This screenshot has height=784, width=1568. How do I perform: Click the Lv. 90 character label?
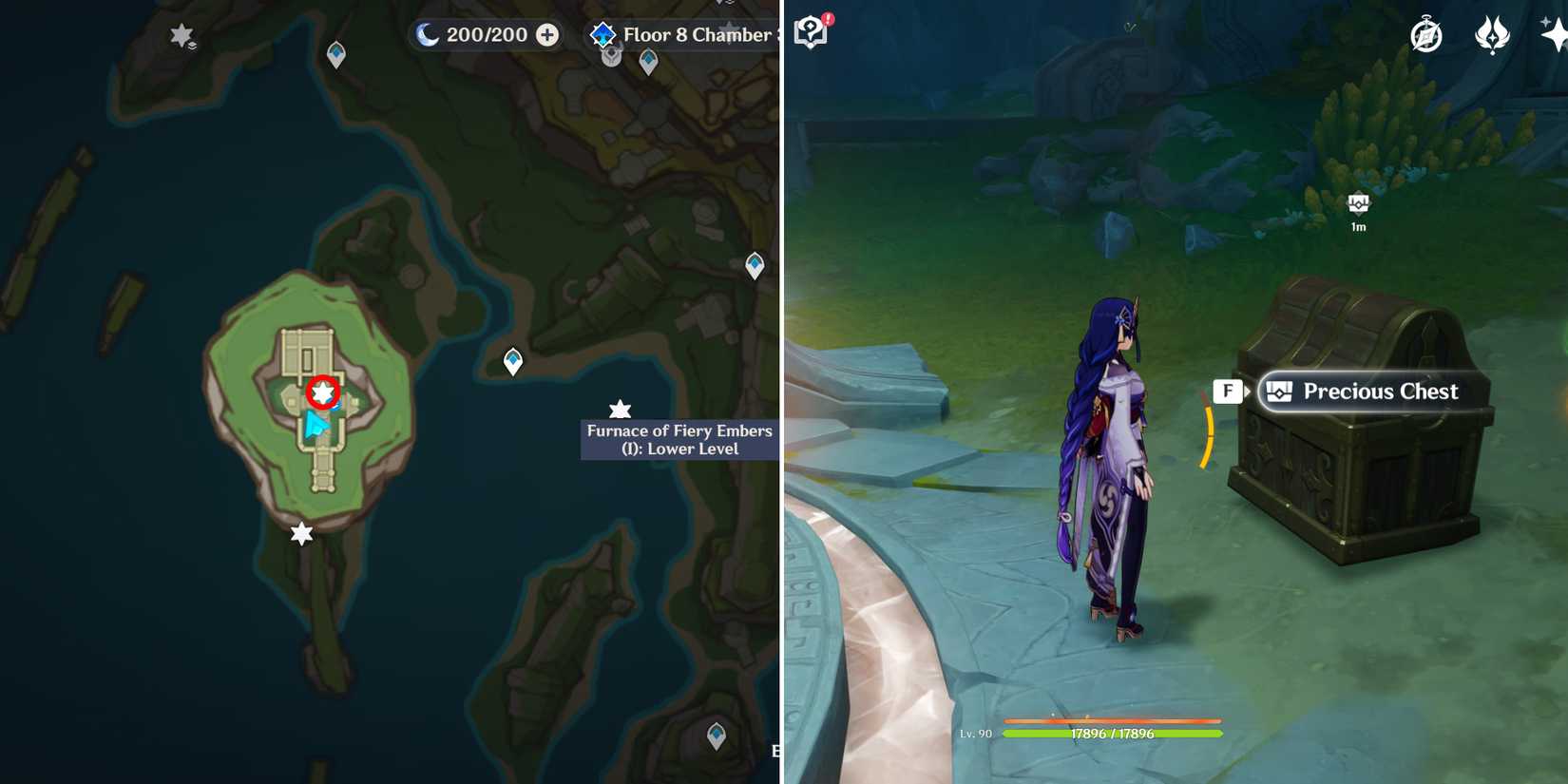[x=978, y=734]
